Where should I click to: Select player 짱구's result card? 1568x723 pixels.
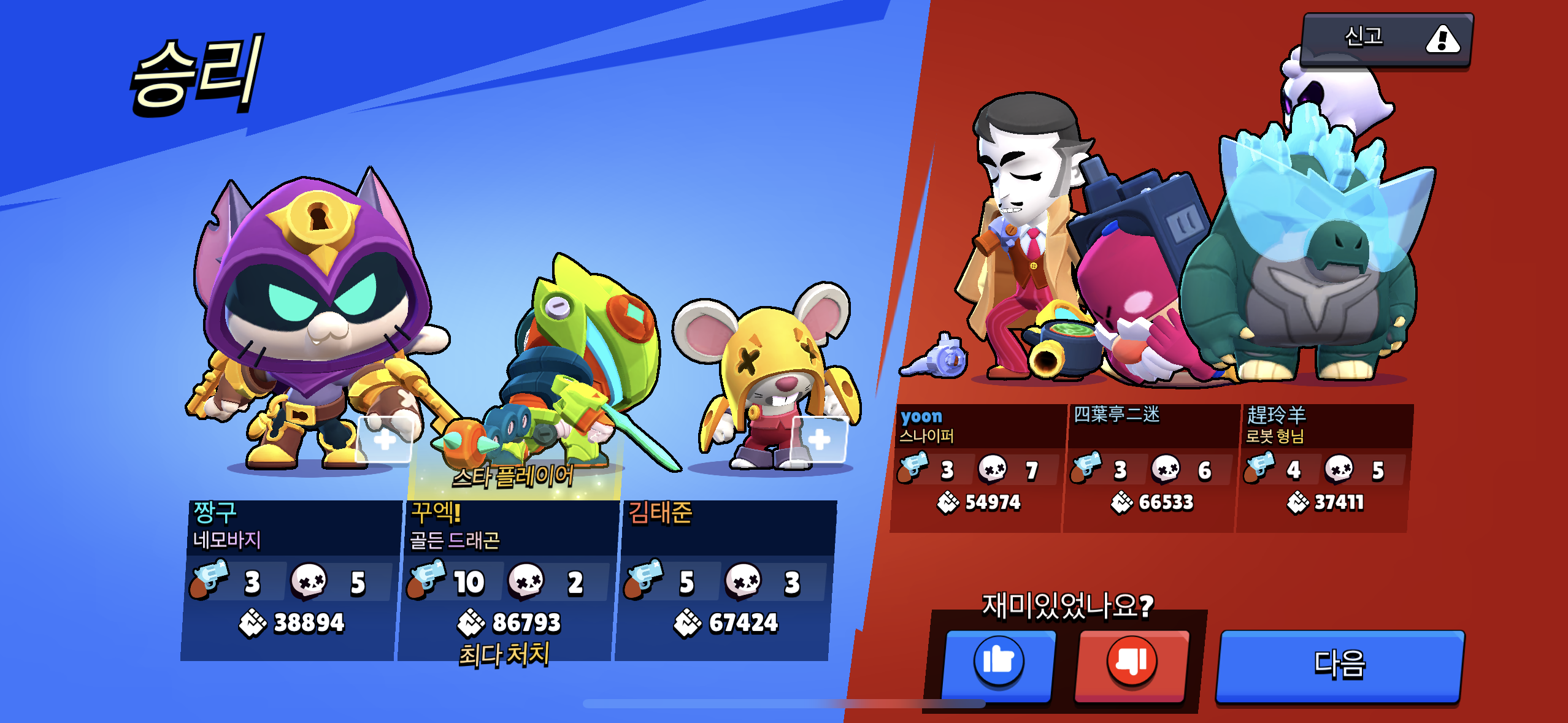point(290,580)
